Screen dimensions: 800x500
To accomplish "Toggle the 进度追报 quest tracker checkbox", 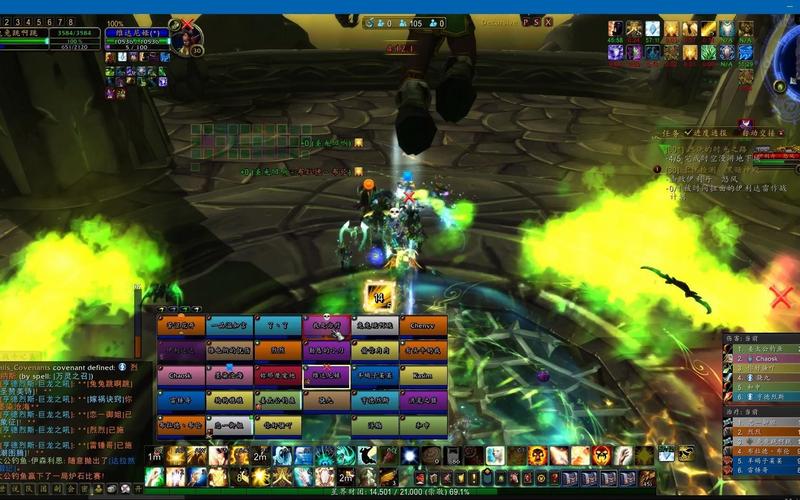I will point(688,132).
